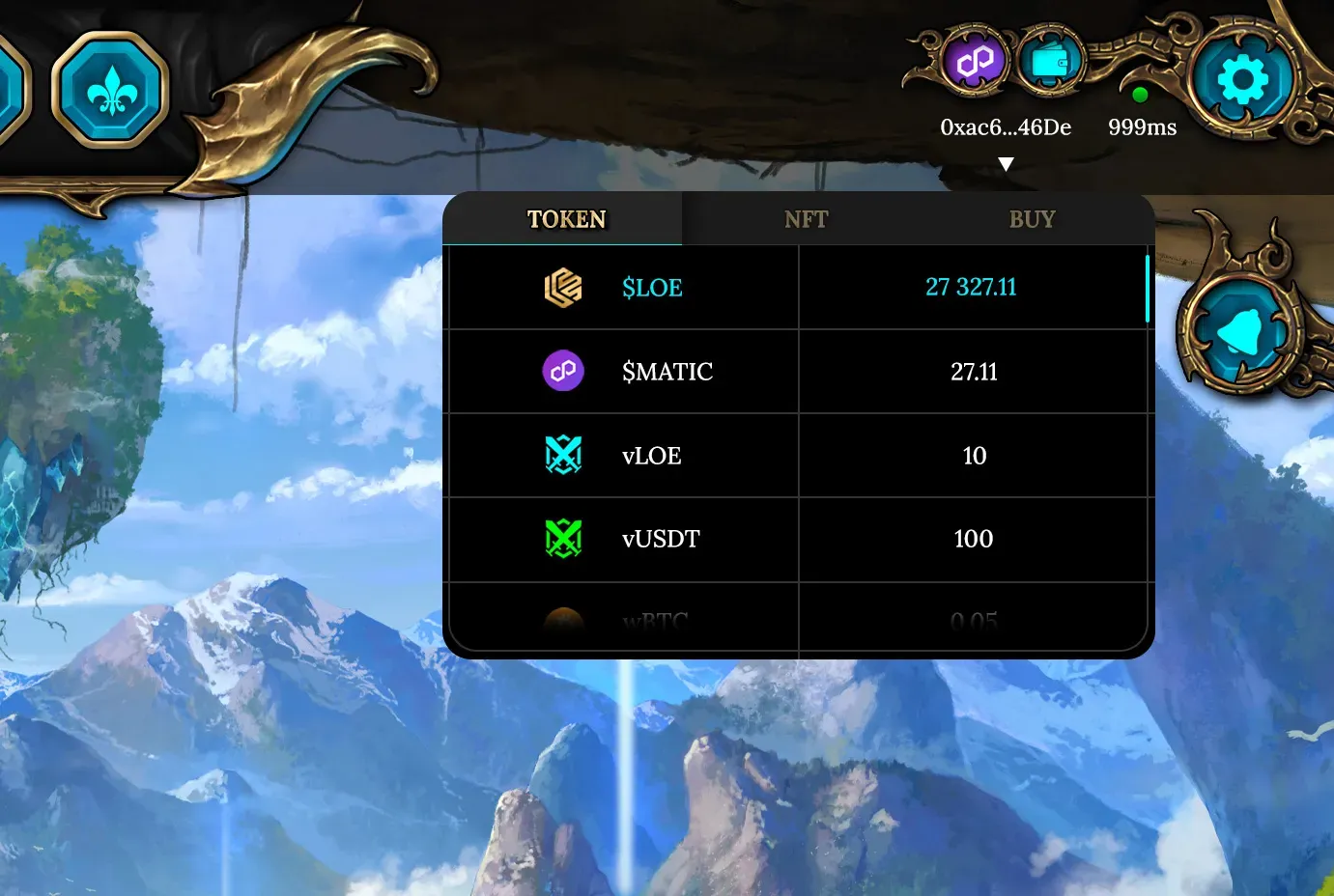Select the $LOE balance 27 327.11
The image size is (1334, 896).
point(973,287)
